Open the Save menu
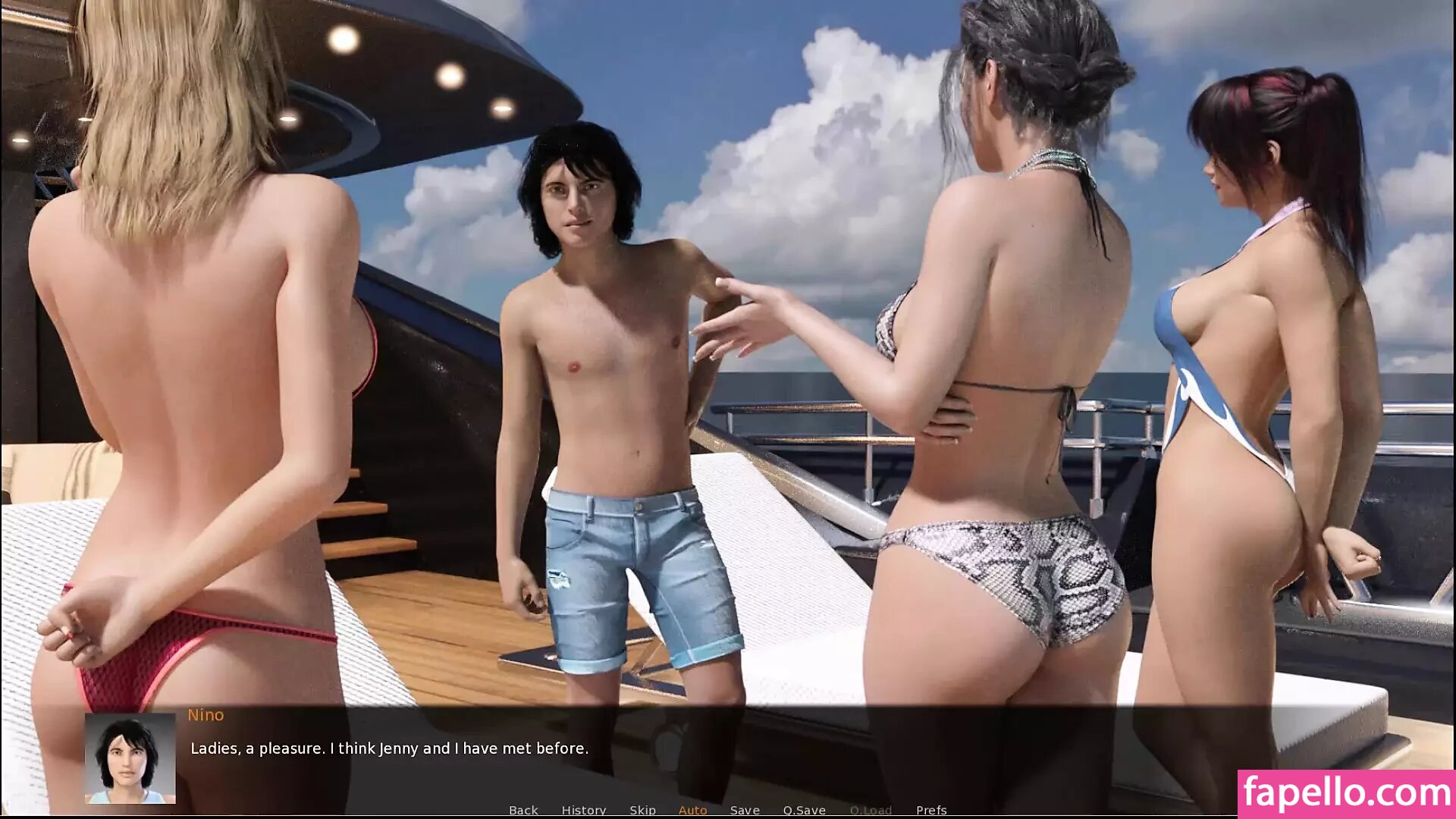Viewport: 1456px width, 819px height. (x=745, y=810)
